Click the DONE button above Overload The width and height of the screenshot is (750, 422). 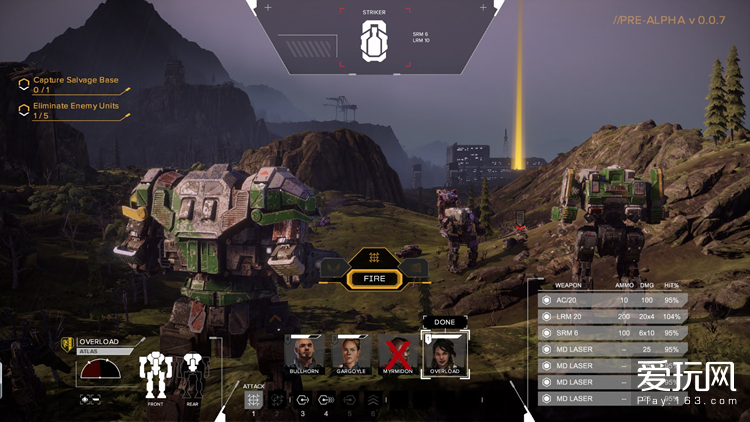(x=443, y=322)
